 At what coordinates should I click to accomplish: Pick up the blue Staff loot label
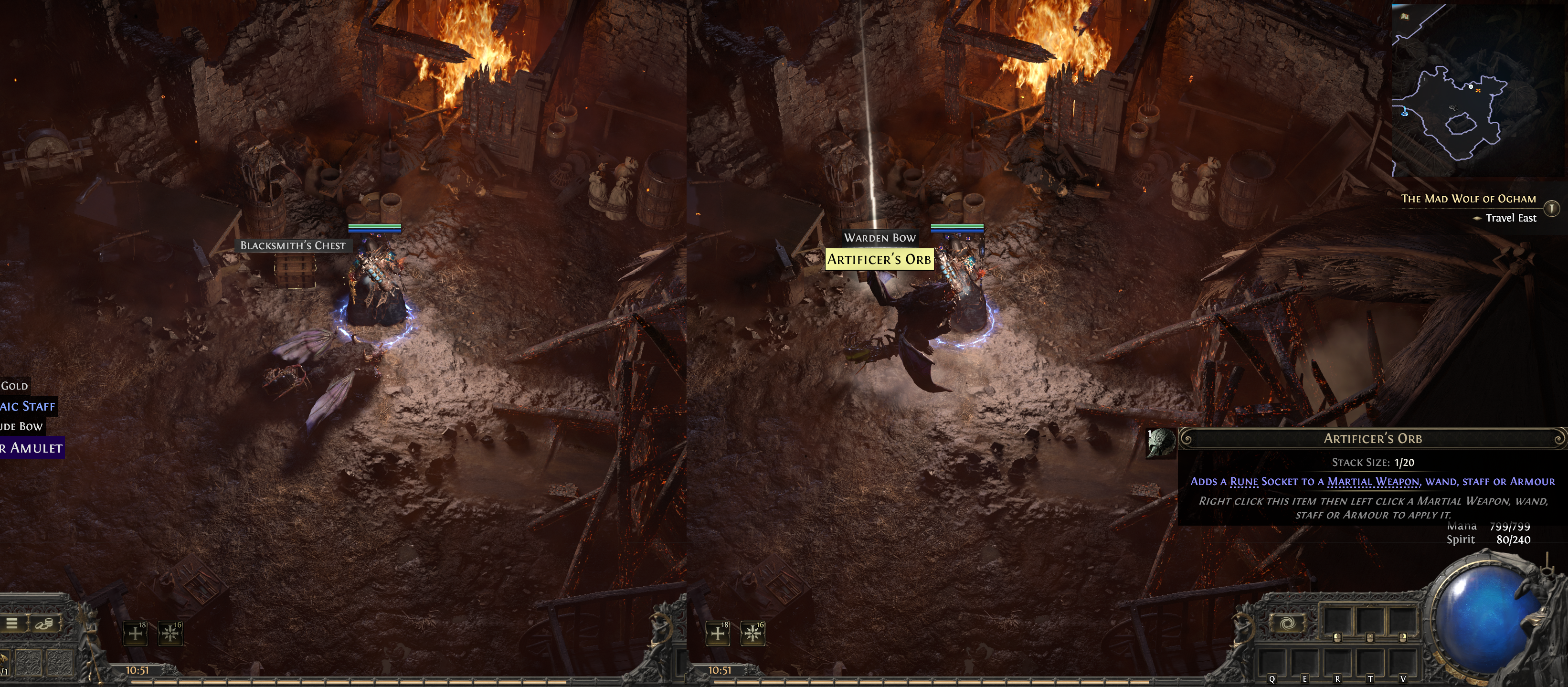click(27, 406)
